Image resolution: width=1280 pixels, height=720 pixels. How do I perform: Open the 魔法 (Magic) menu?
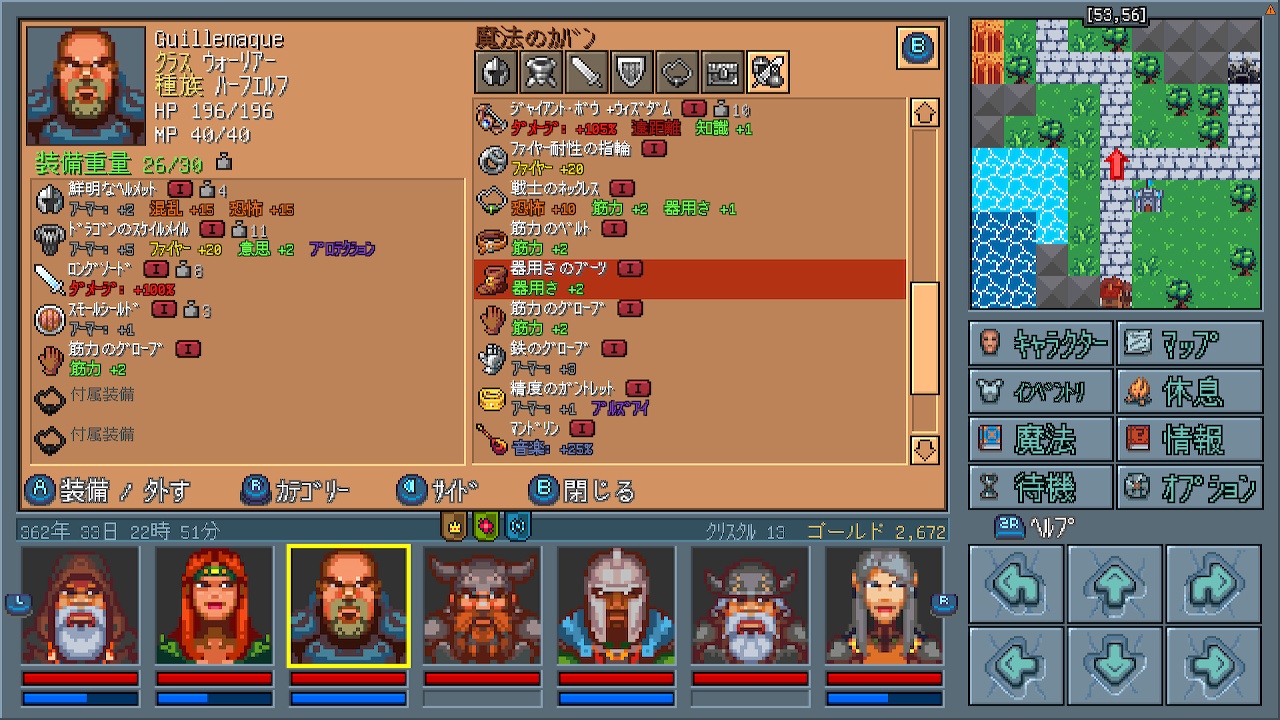click(1041, 439)
